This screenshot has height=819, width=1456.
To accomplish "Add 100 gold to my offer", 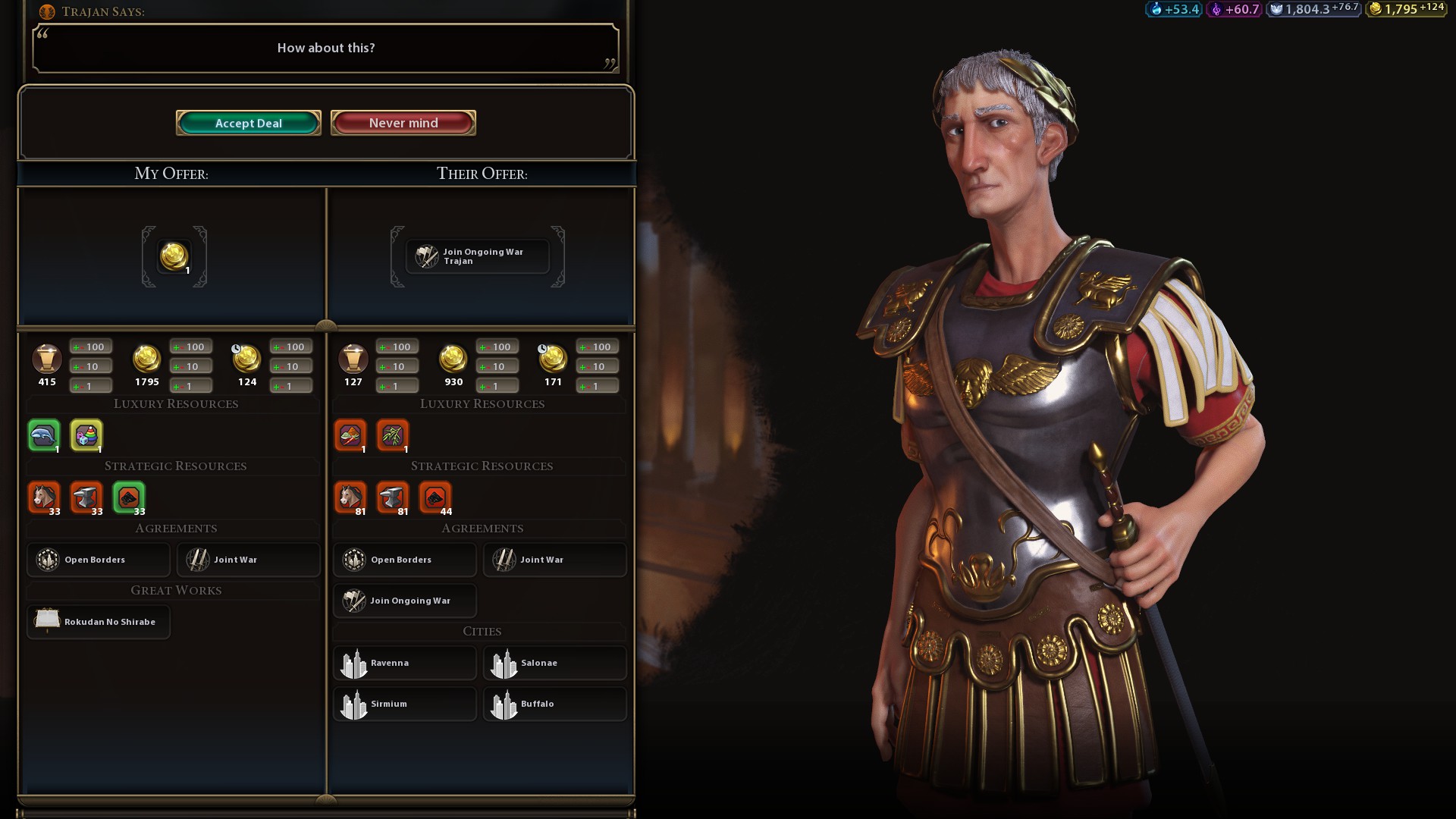I will click(190, 347).
